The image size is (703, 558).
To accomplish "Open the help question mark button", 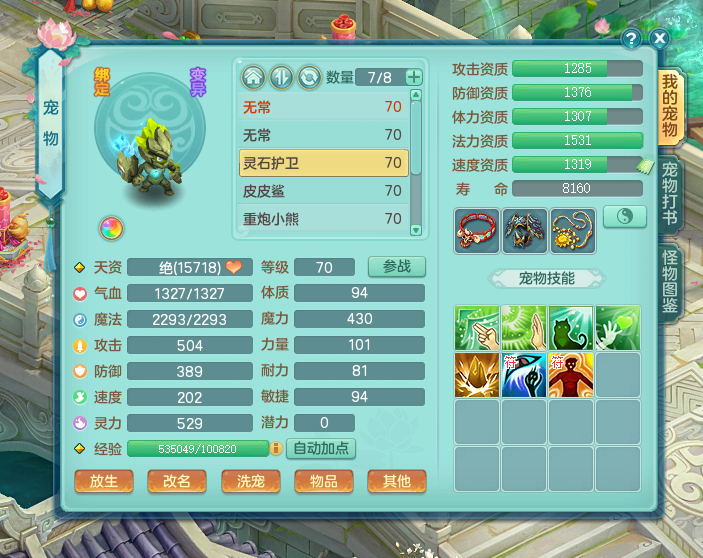I will click(631, 38).
